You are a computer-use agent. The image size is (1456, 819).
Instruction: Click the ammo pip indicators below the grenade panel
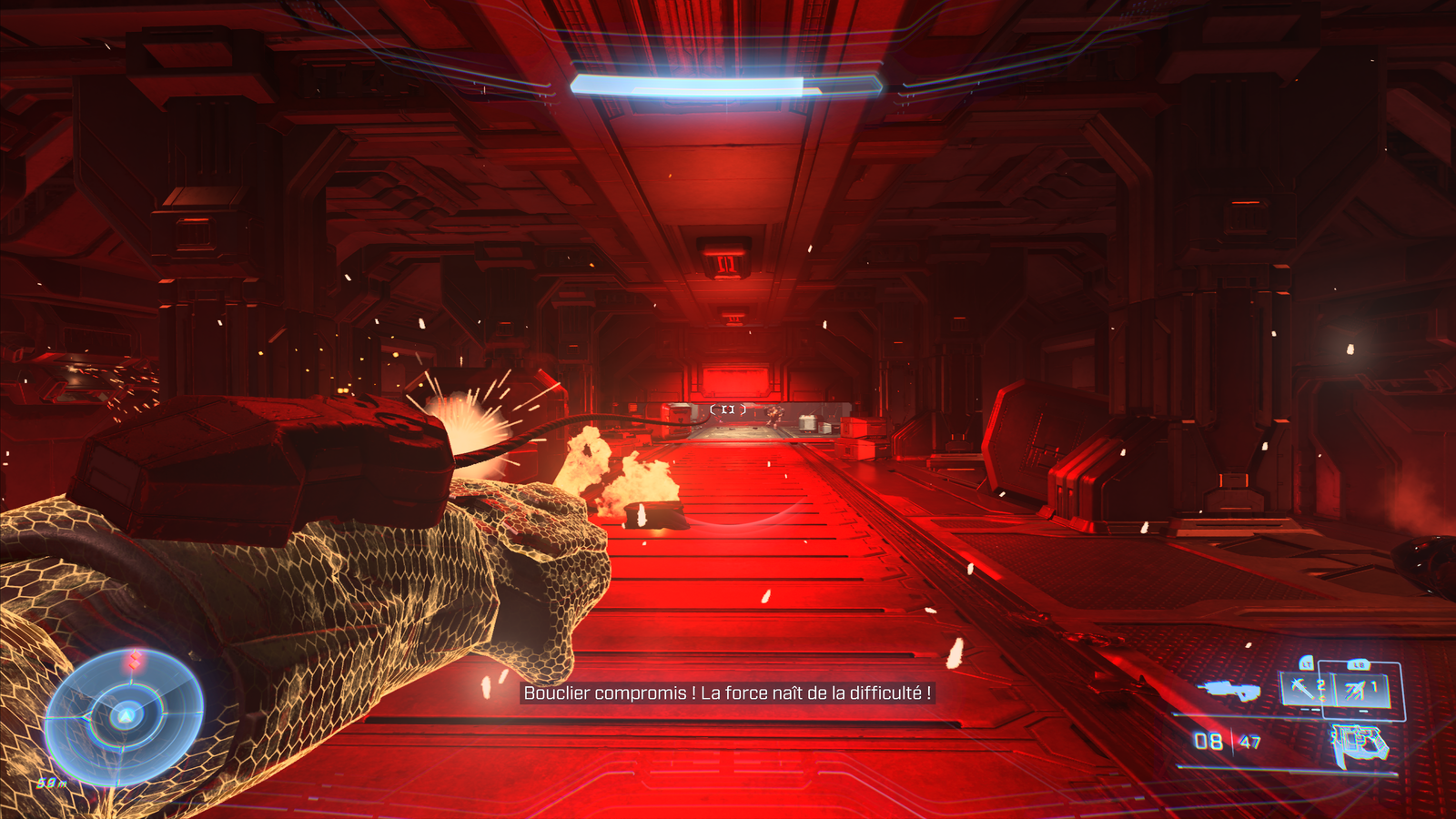click(1310, 709)
